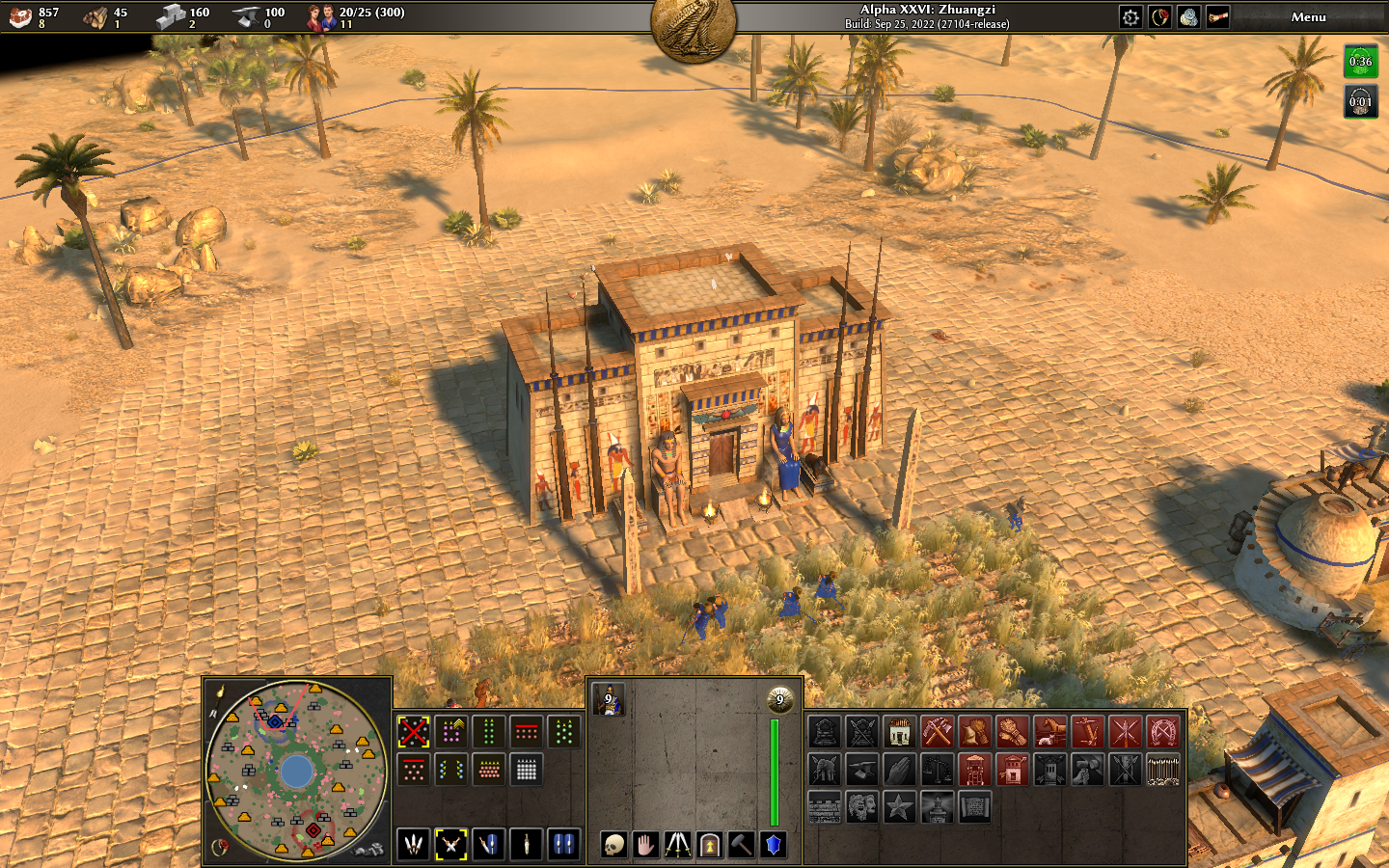Open the Menu button
1389x868 pixels.
(x=1308, y=17)
